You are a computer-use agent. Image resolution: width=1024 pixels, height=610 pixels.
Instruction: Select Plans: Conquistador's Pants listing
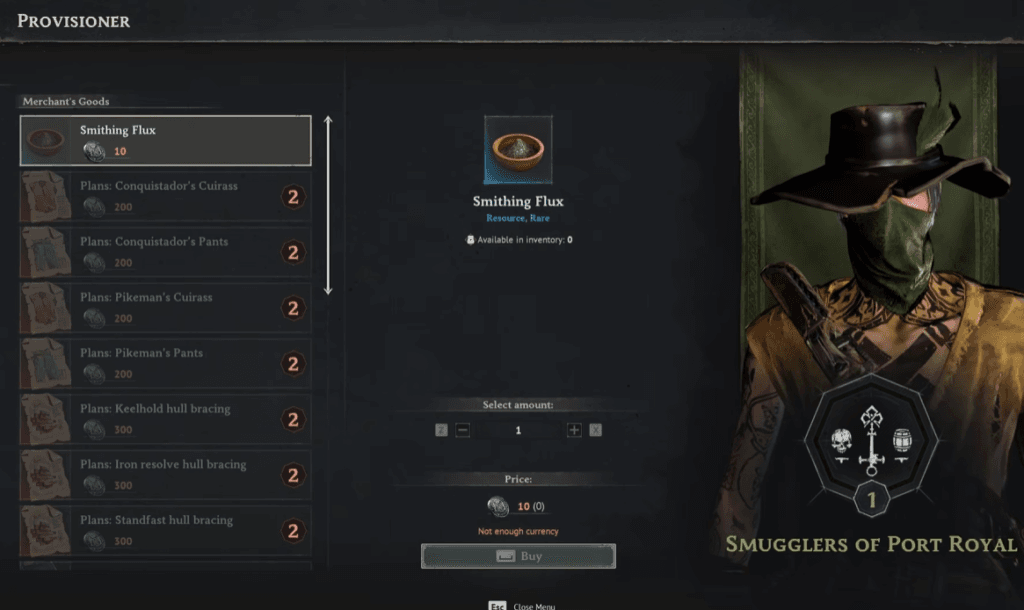point(165,252)
